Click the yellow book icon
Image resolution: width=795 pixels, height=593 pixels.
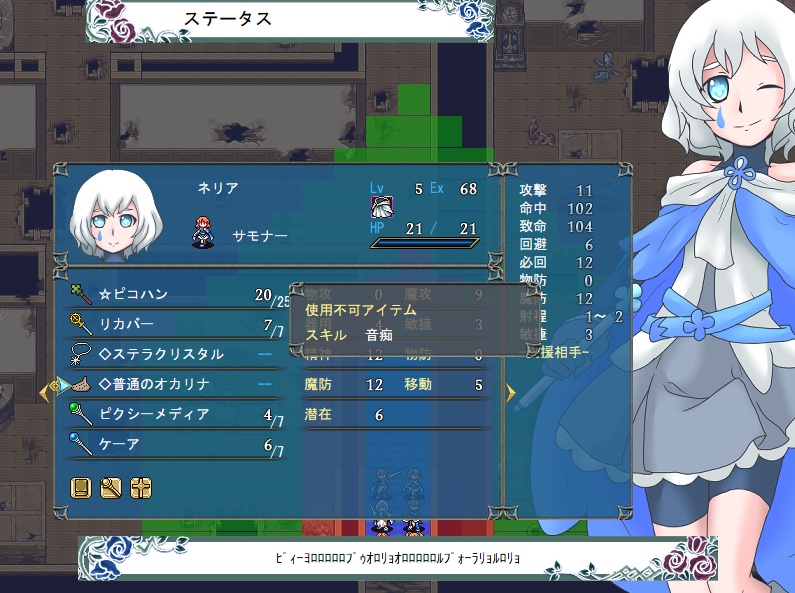point(82,488)
